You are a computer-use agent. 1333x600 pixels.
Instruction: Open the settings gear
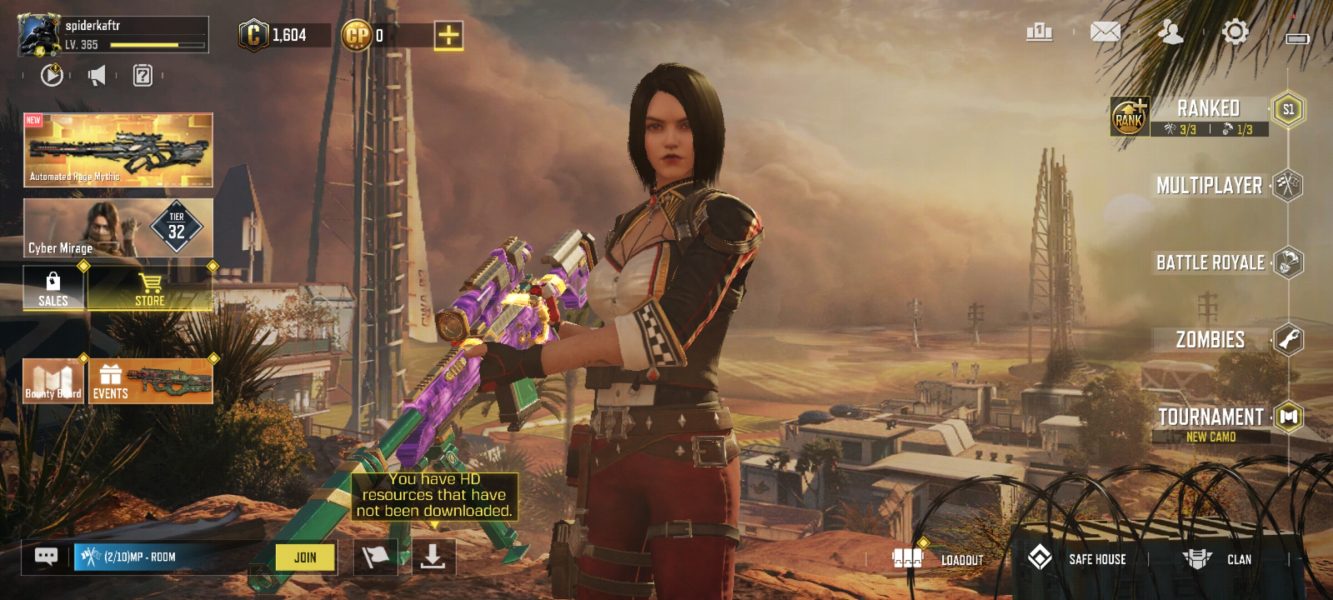coord(1235,32)
